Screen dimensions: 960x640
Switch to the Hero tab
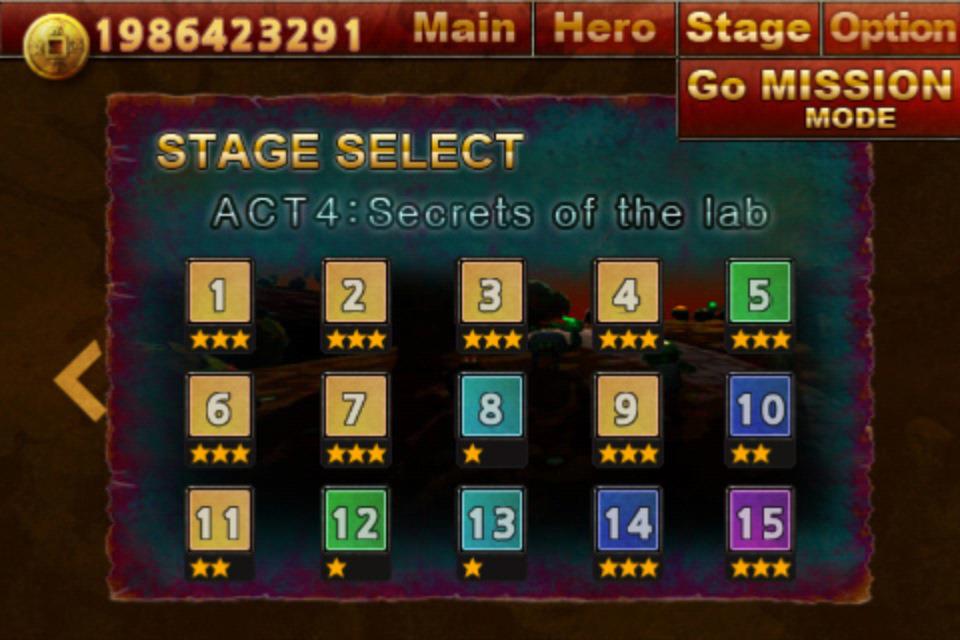(x=606, y=29)
